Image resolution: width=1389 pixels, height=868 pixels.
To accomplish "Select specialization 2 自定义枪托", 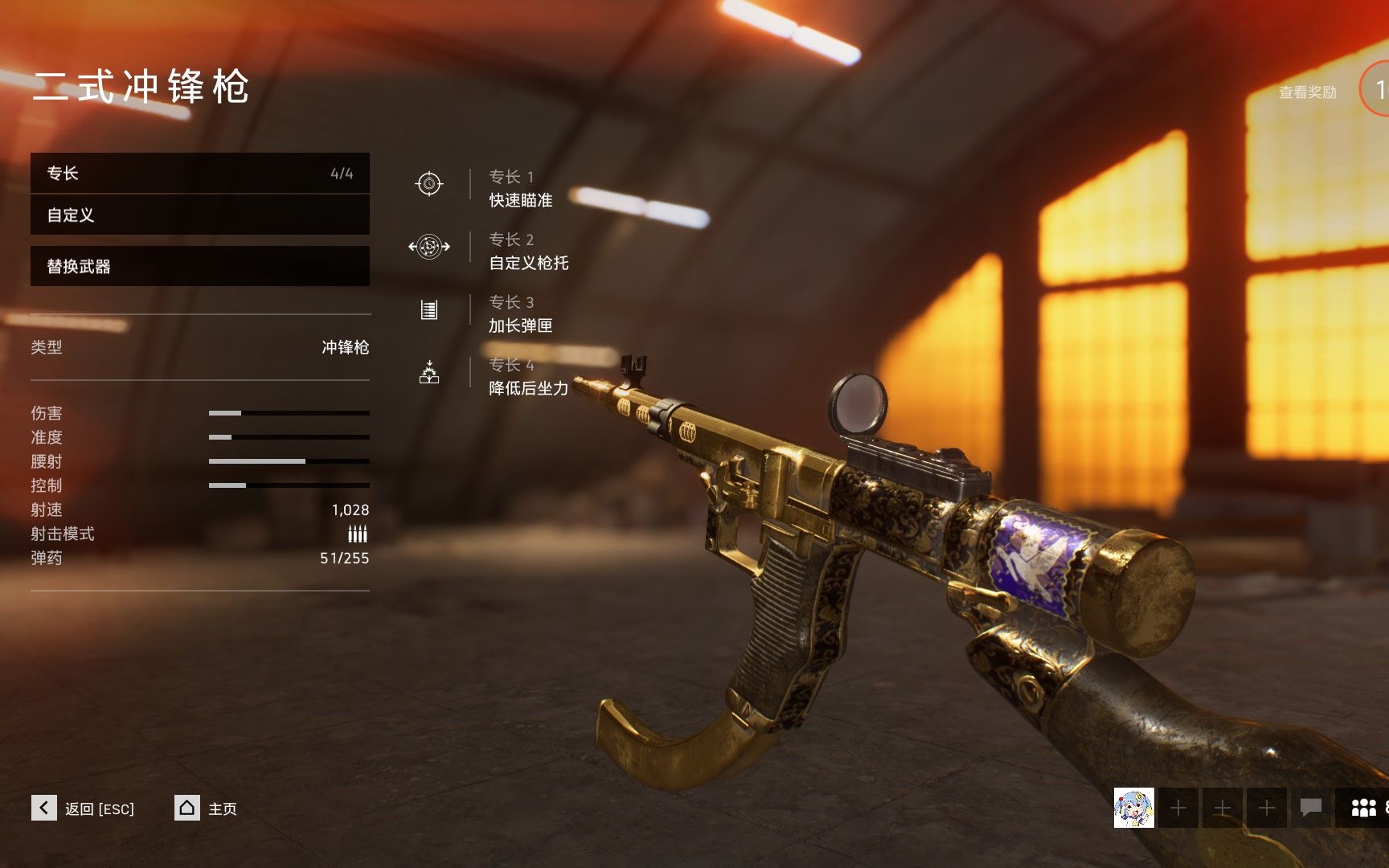I will [x=528, y=252].
